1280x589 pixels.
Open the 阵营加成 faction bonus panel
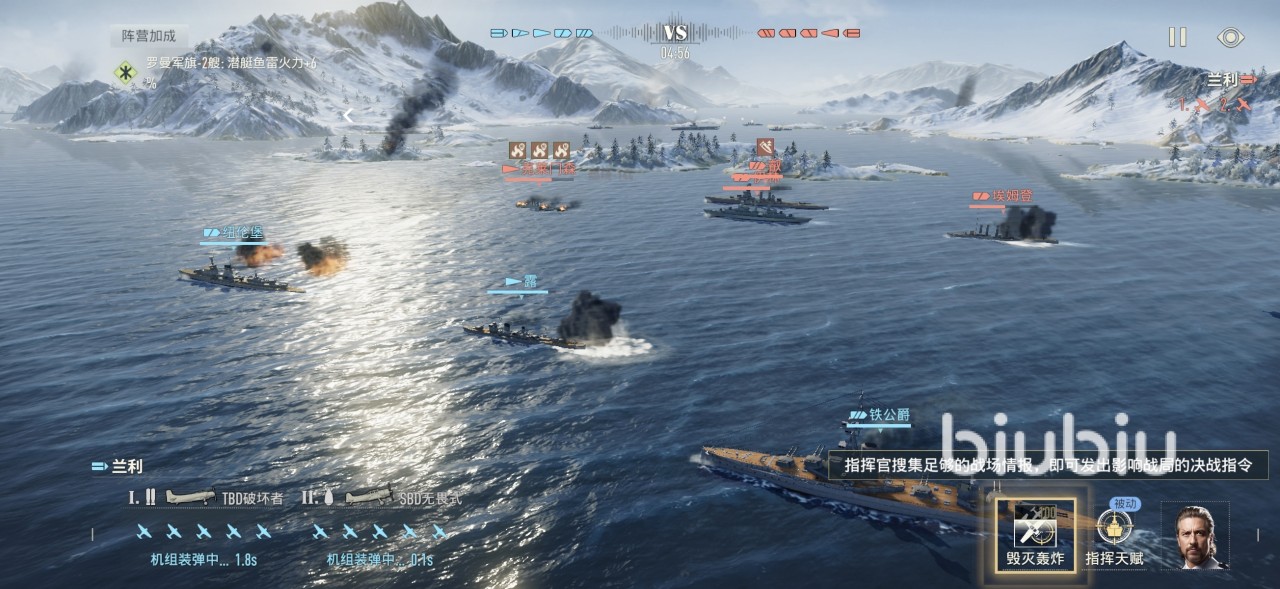[x=149, y=36]
